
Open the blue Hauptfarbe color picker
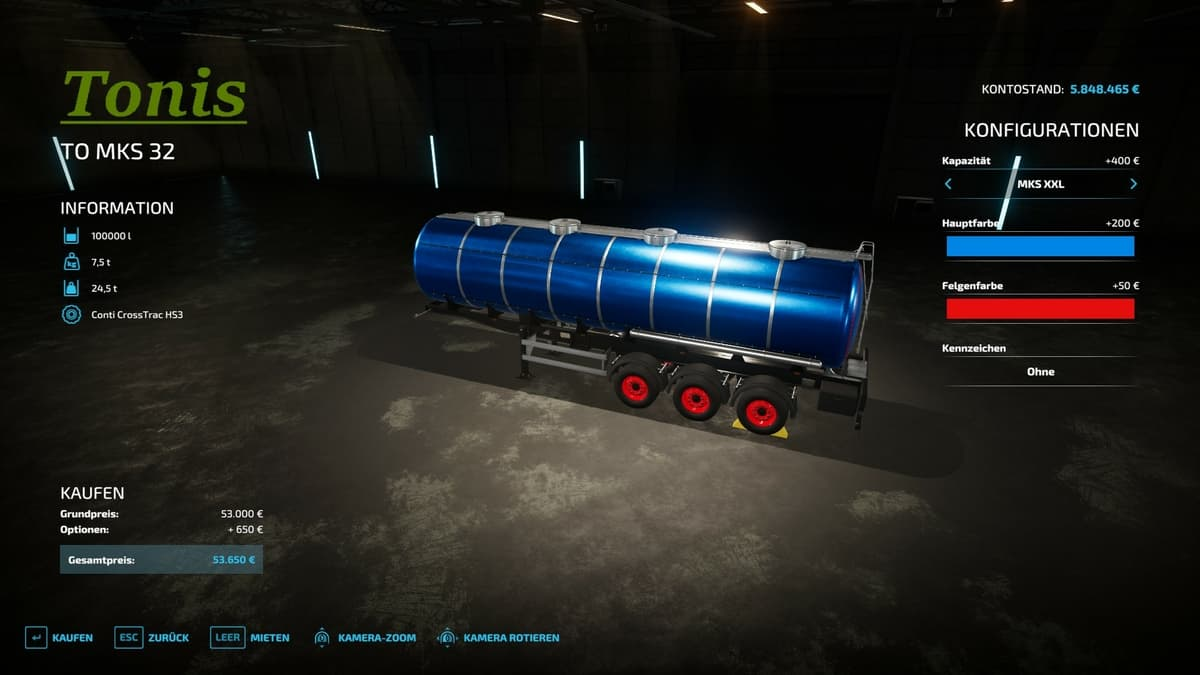coord(1040,247)
